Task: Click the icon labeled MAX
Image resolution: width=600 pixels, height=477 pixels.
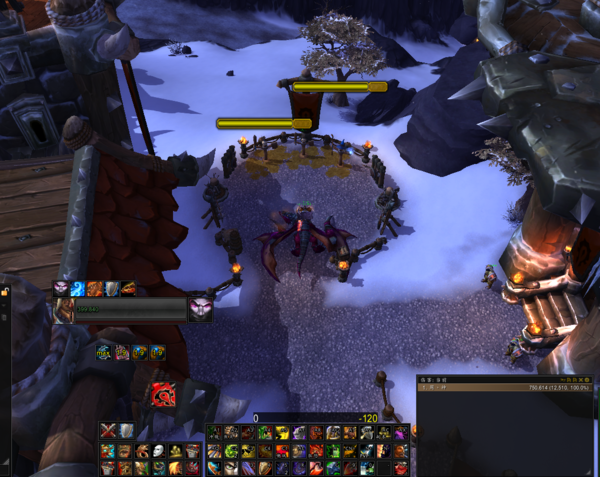Action: (x=104, y=352)
